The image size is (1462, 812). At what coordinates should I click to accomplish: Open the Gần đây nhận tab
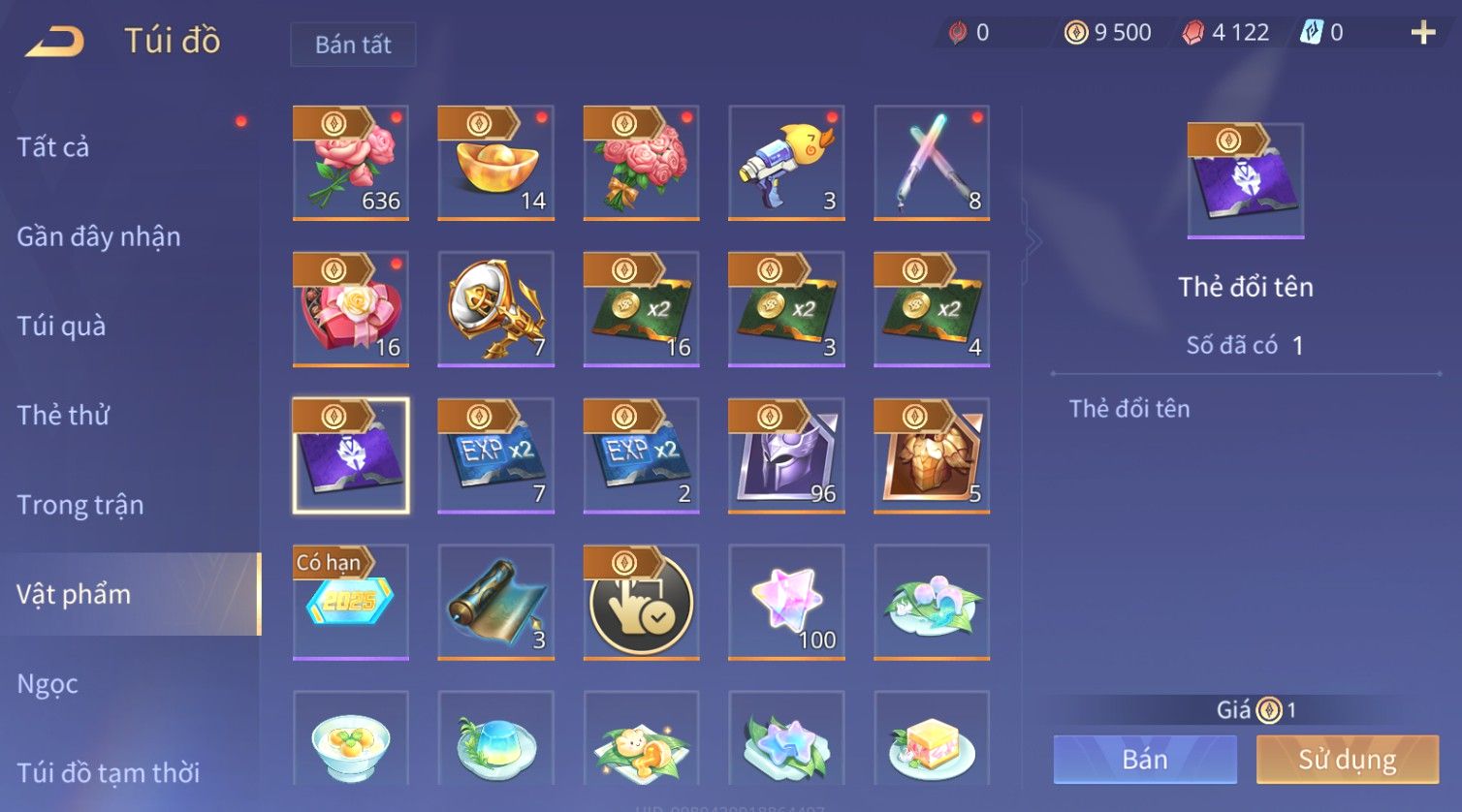pos(99,236)
